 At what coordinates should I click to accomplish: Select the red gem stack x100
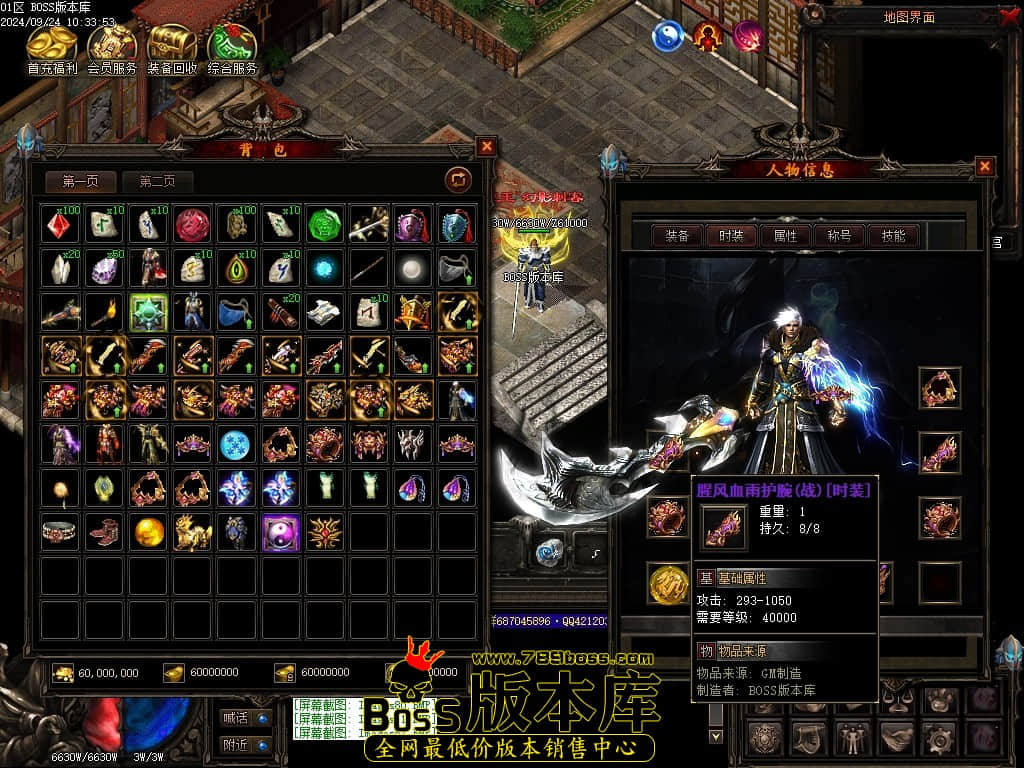point(61,225)
